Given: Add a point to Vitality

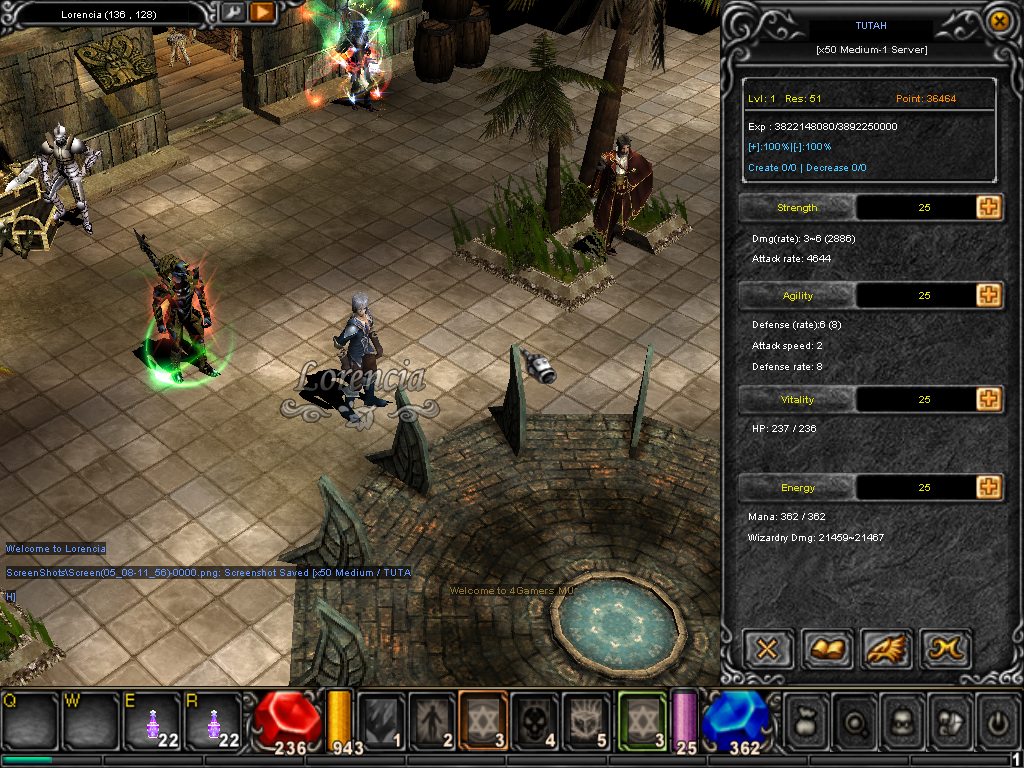Looking at the screenshot, I should click(989, 400).
